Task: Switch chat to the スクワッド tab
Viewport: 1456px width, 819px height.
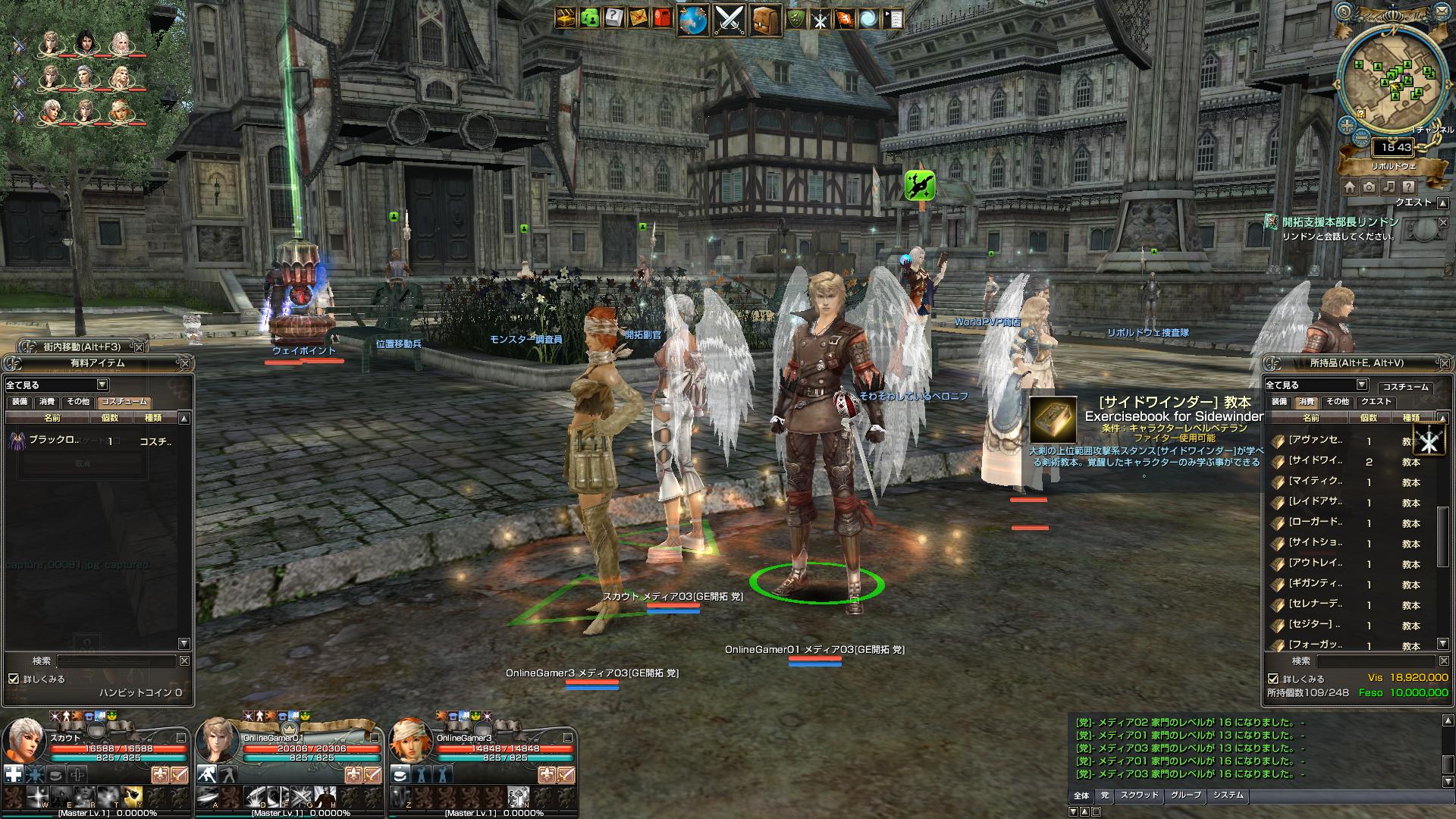Action: click(1139, 795)
